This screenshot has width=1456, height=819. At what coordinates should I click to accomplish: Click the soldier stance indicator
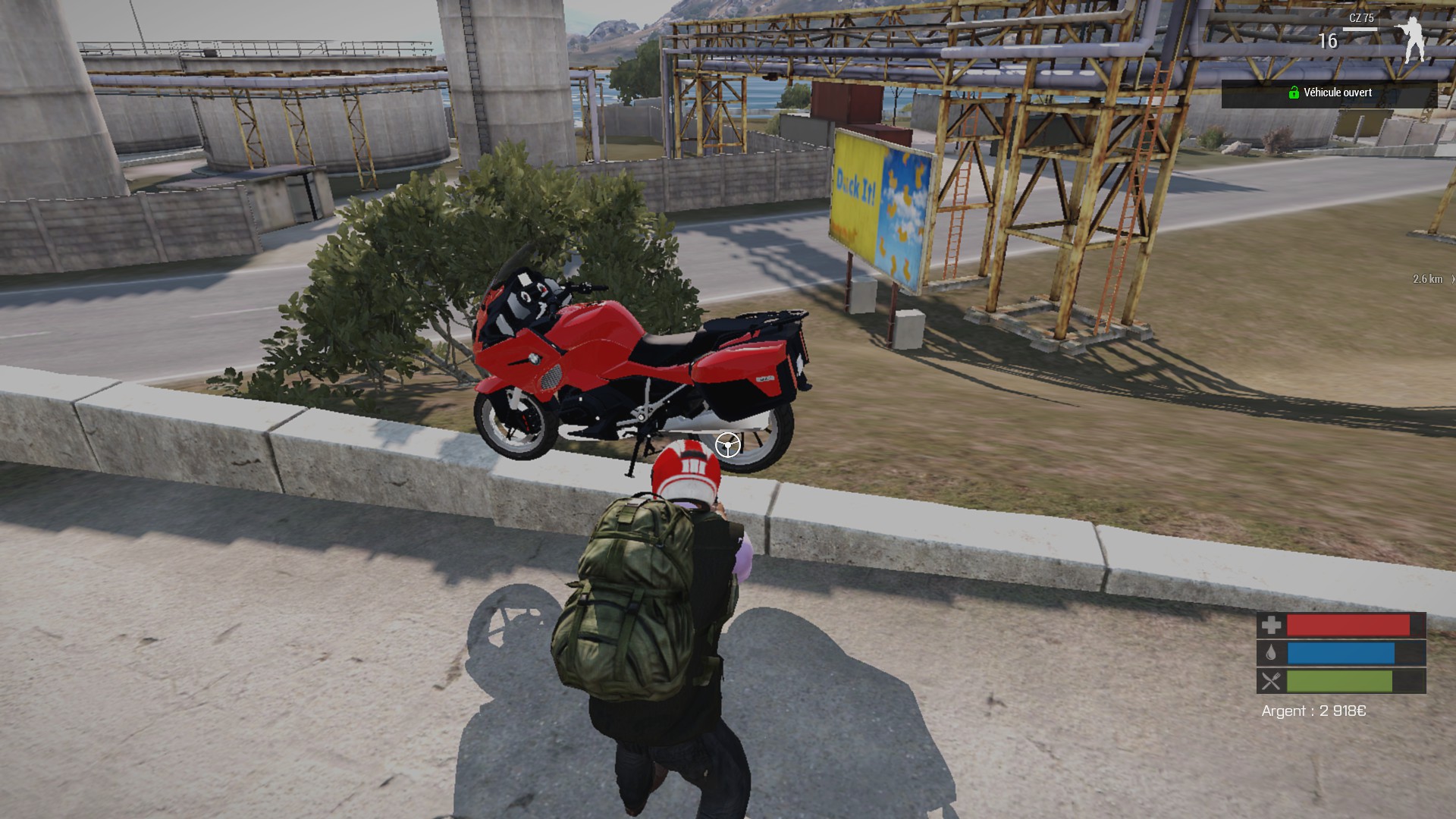tap(1412, 39)
